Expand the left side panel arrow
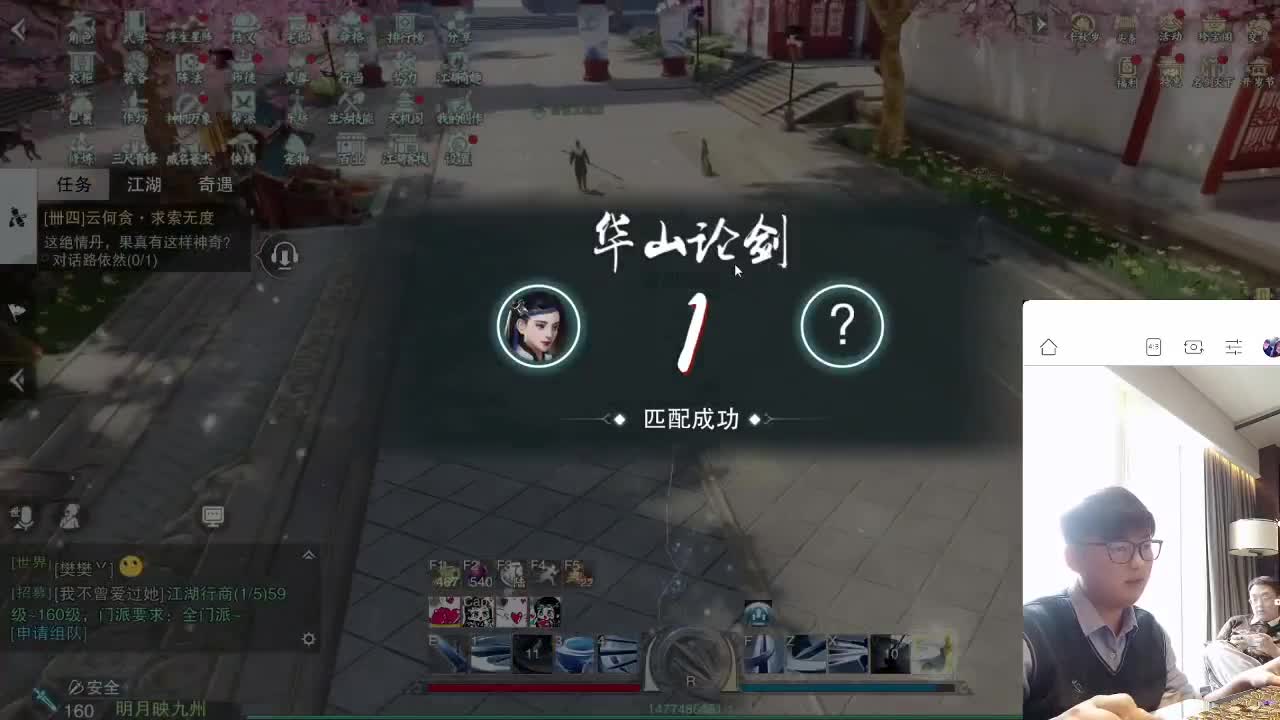Viewport: 1280px width, 720px height. point(14,380)
